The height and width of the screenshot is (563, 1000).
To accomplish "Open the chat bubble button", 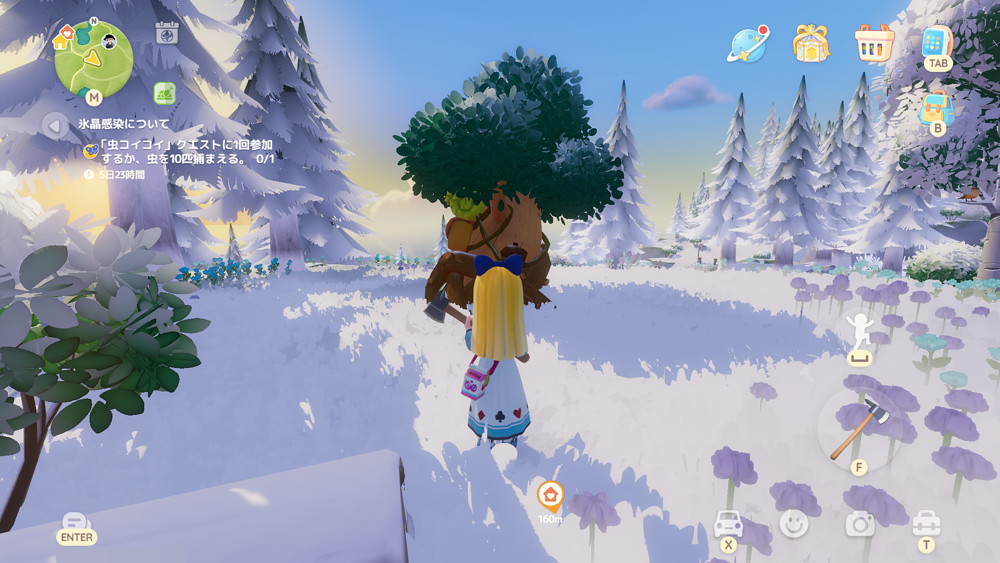I will coord(76,523).
